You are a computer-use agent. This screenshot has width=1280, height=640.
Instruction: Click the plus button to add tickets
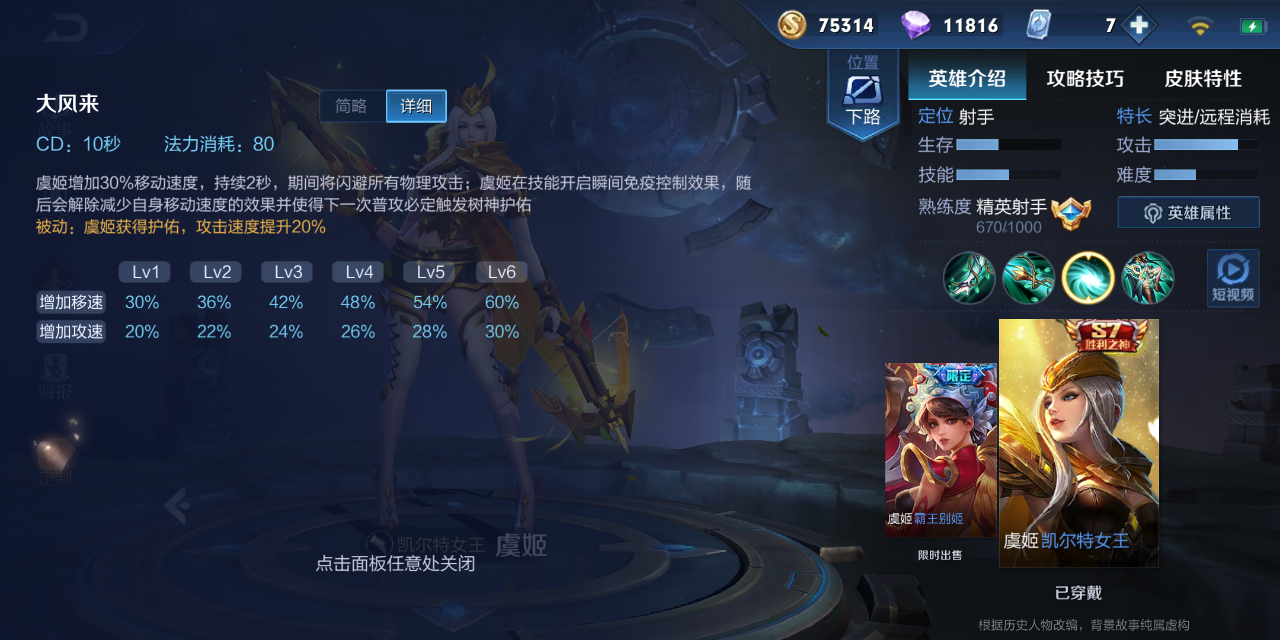pyautogui.click(x=1138, y=26)
